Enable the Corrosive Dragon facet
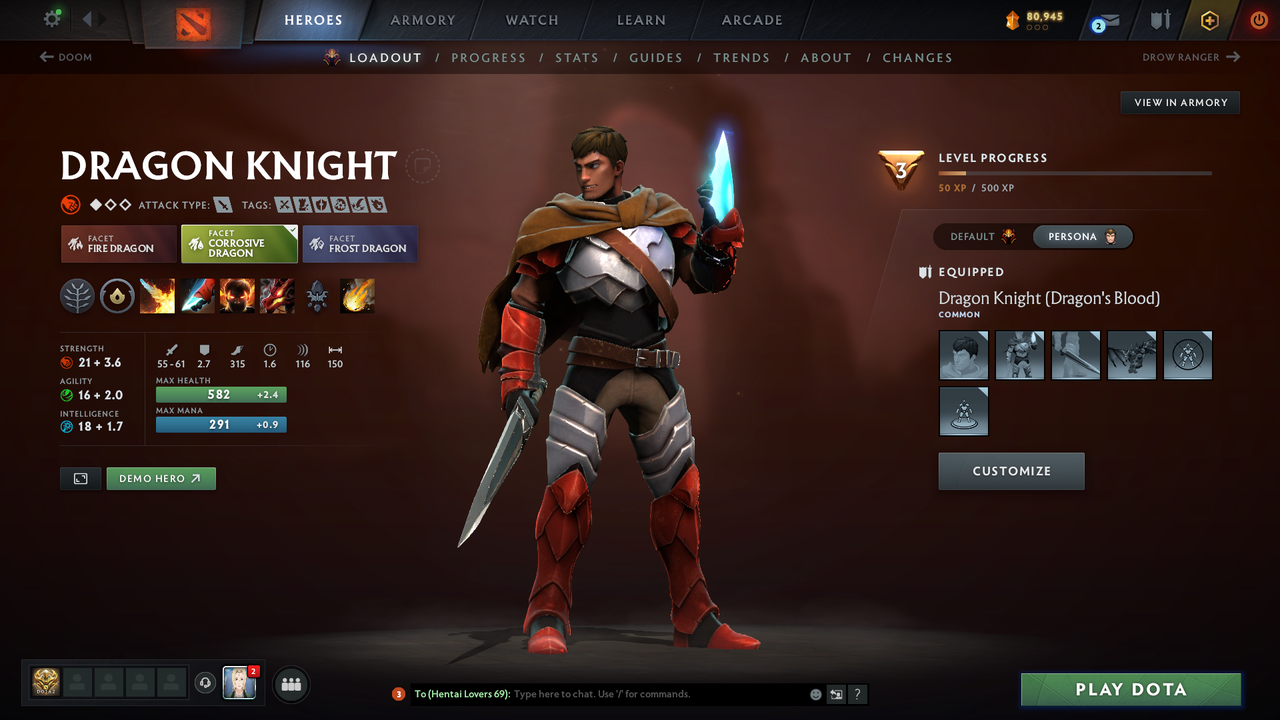Image resolution: width=1280 pixels, height=720 pixels. tap(239, 243)
